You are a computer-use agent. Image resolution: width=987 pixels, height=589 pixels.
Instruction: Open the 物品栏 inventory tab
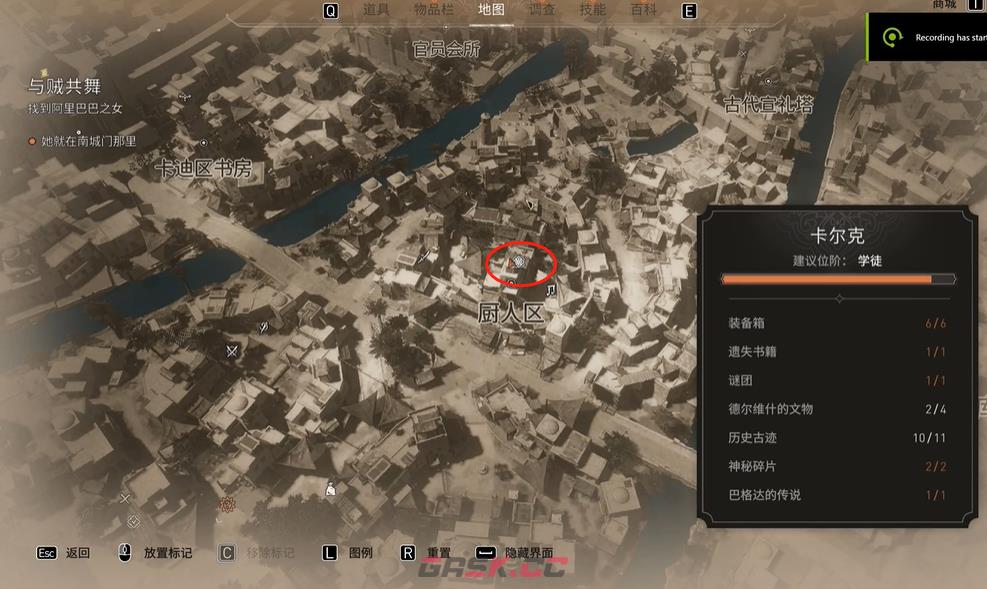coord(433,10)
